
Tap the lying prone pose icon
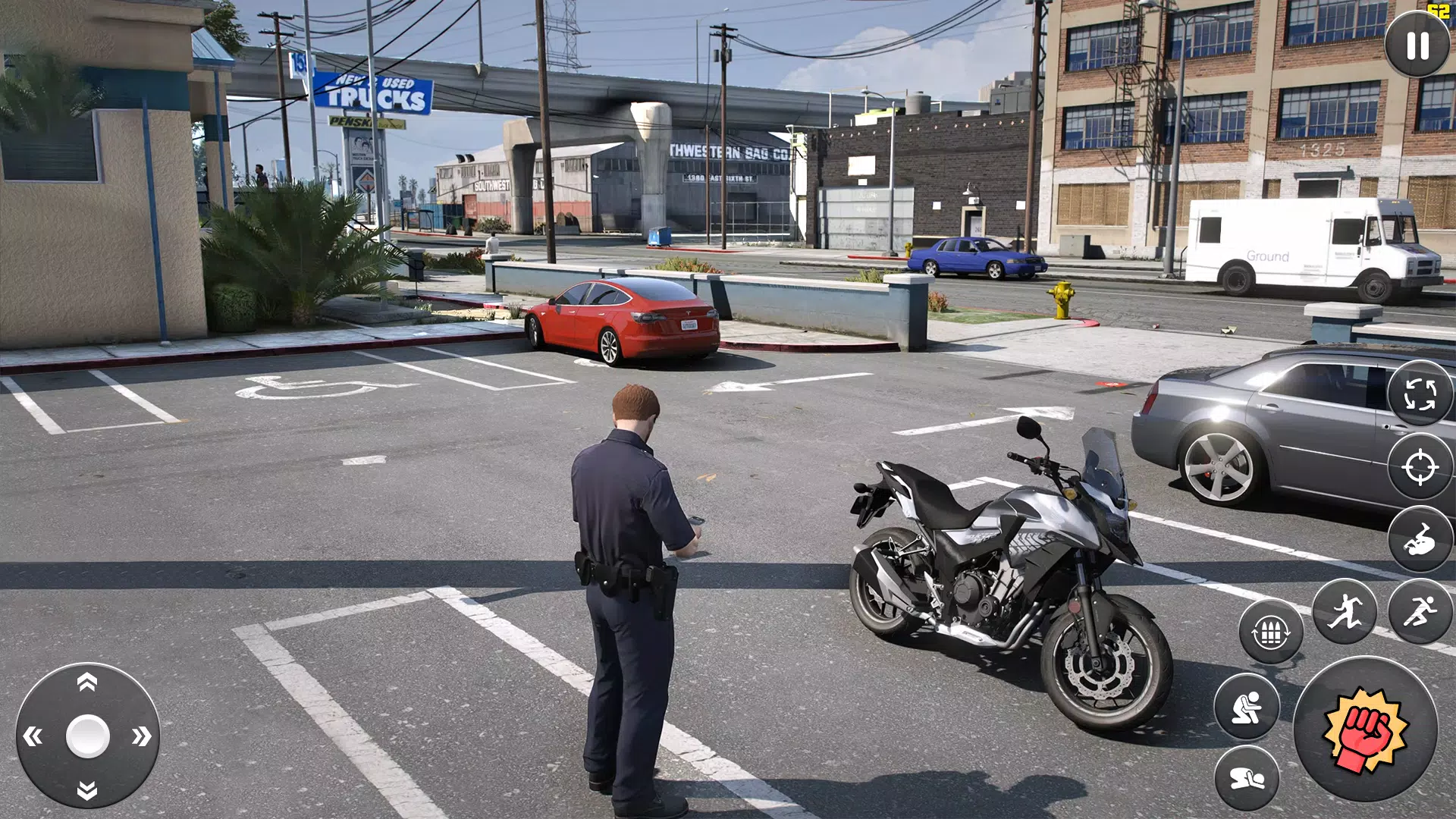(x=1247, y=775)
